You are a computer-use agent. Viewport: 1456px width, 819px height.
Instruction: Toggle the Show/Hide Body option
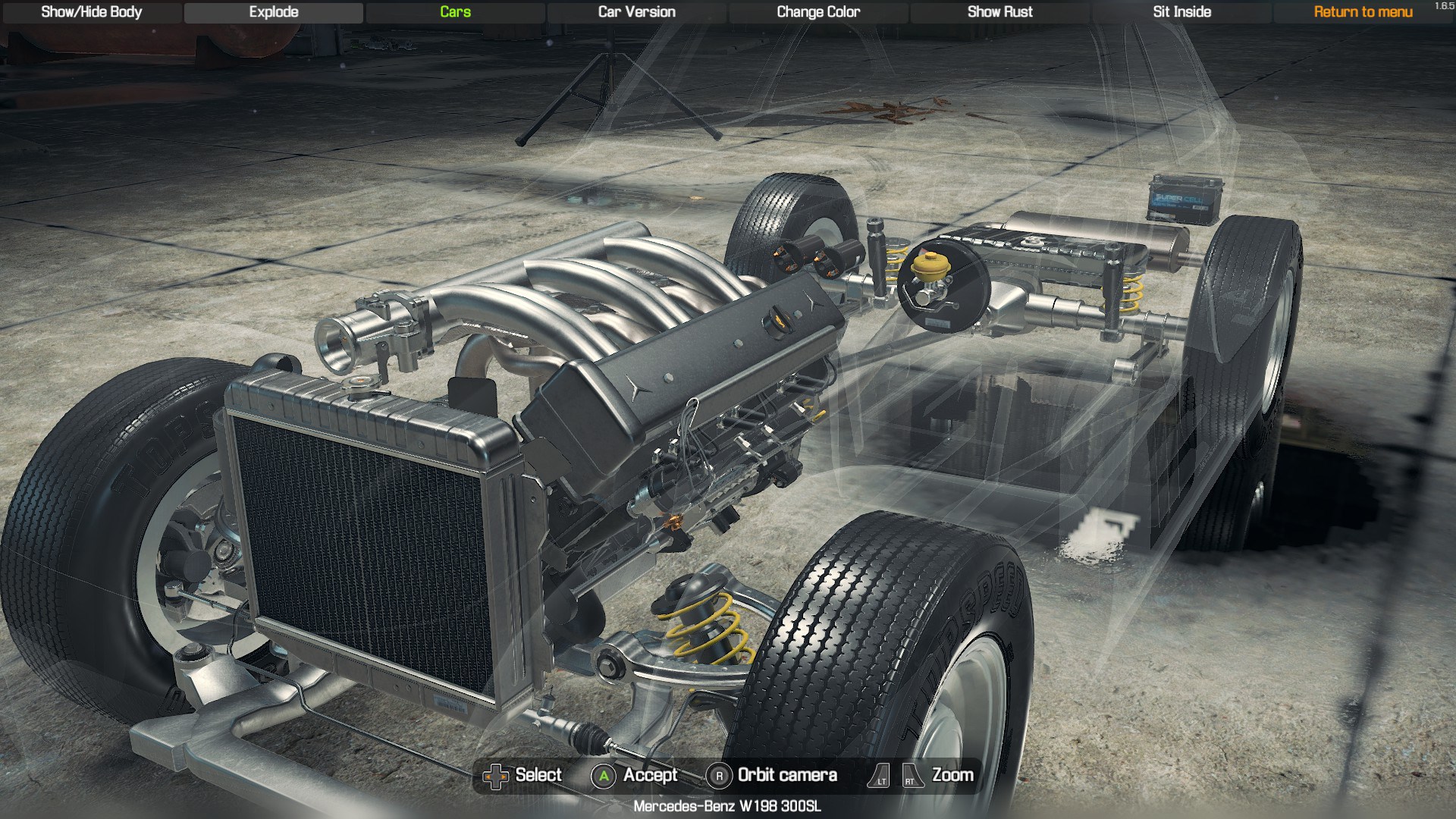pyautogui.click(x=92, y=12)
